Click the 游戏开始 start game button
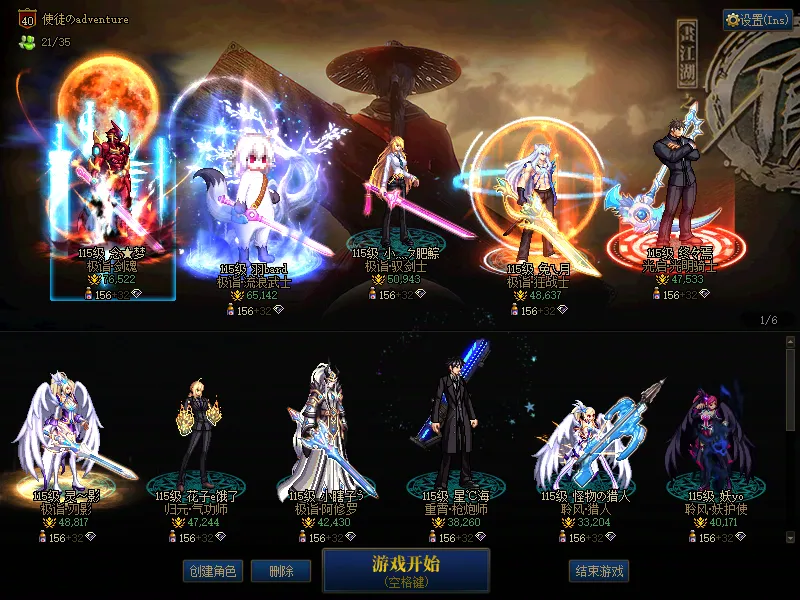The image size is (800, 600). pos(405,570)
